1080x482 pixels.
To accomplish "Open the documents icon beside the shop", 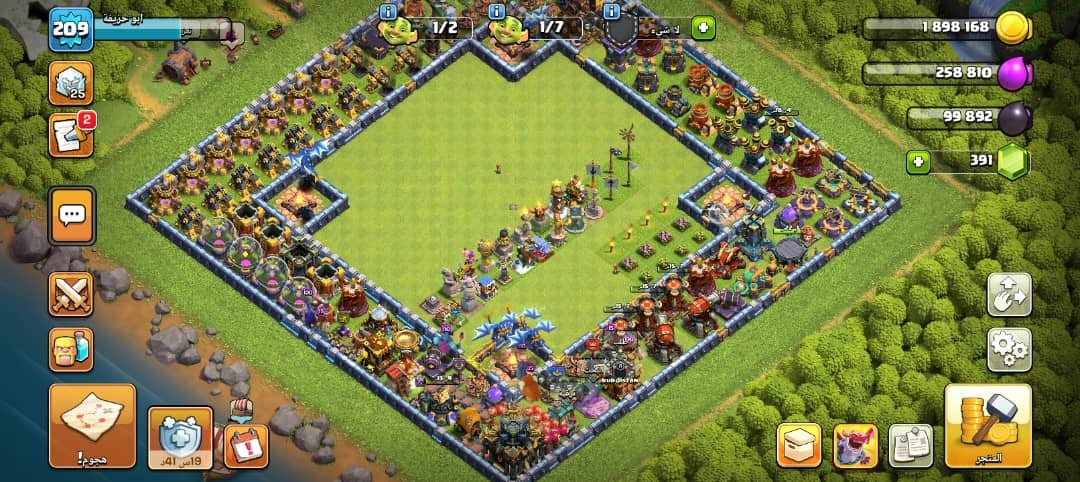I will tap(910, 445).
